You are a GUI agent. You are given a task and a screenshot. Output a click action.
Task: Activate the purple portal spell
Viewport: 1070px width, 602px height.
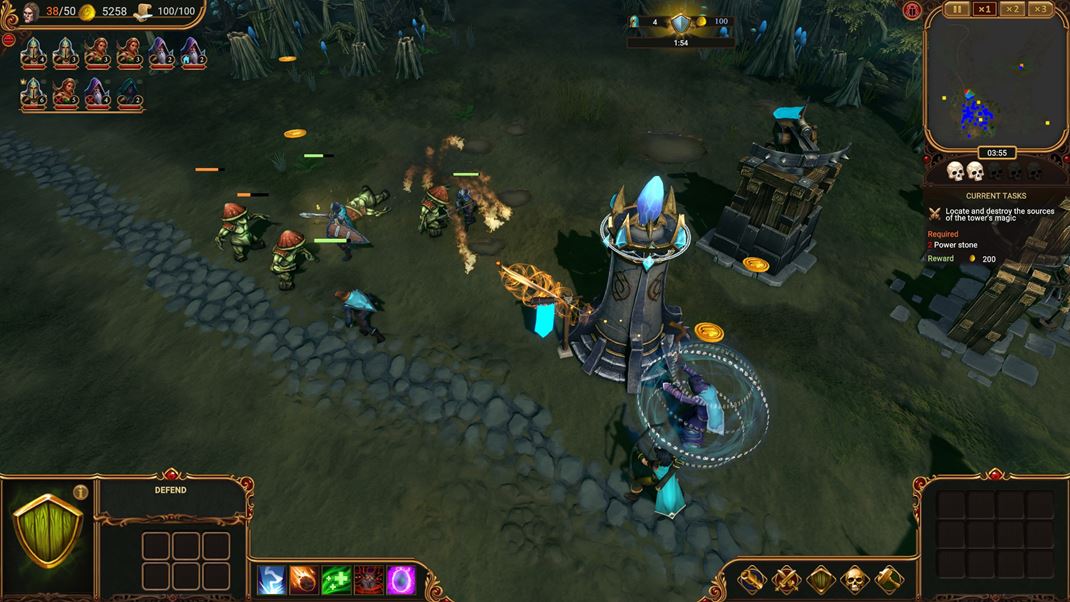coord(401,579)
